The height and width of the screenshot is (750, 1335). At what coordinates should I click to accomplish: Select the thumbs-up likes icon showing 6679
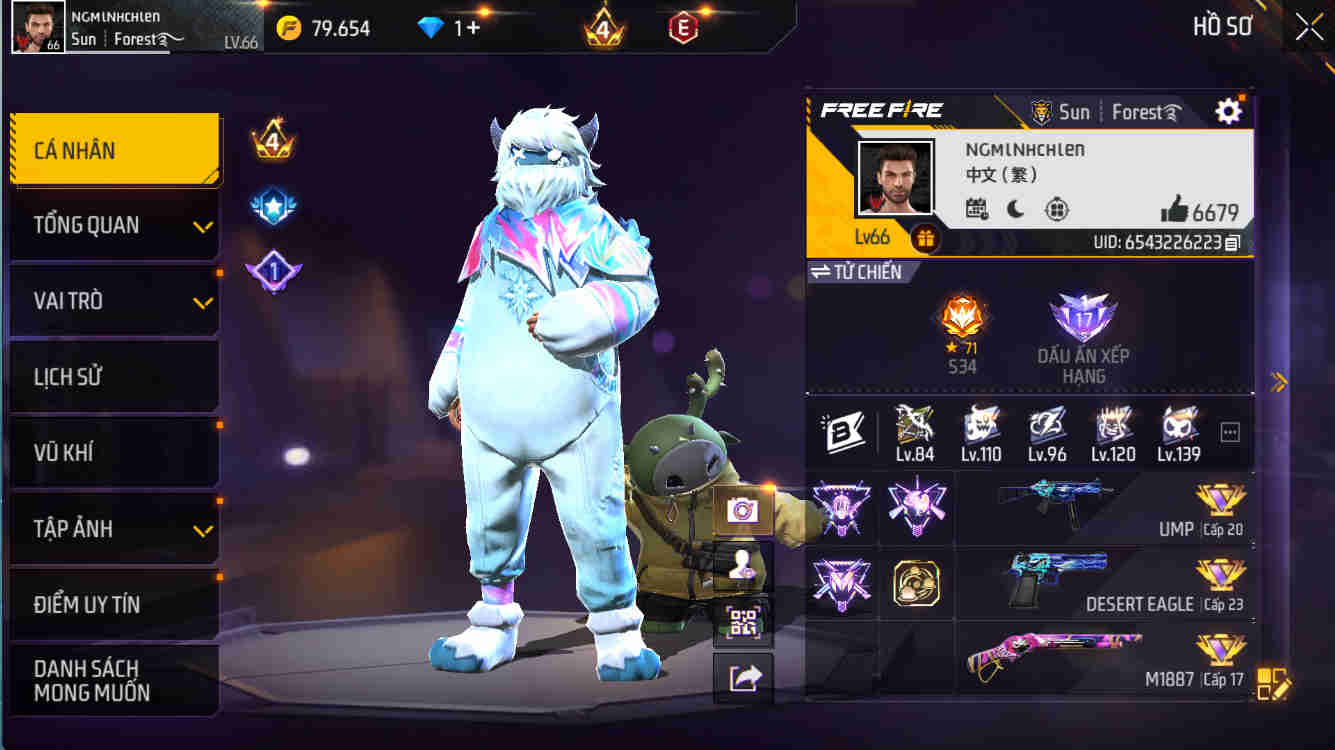(1171, 211)
